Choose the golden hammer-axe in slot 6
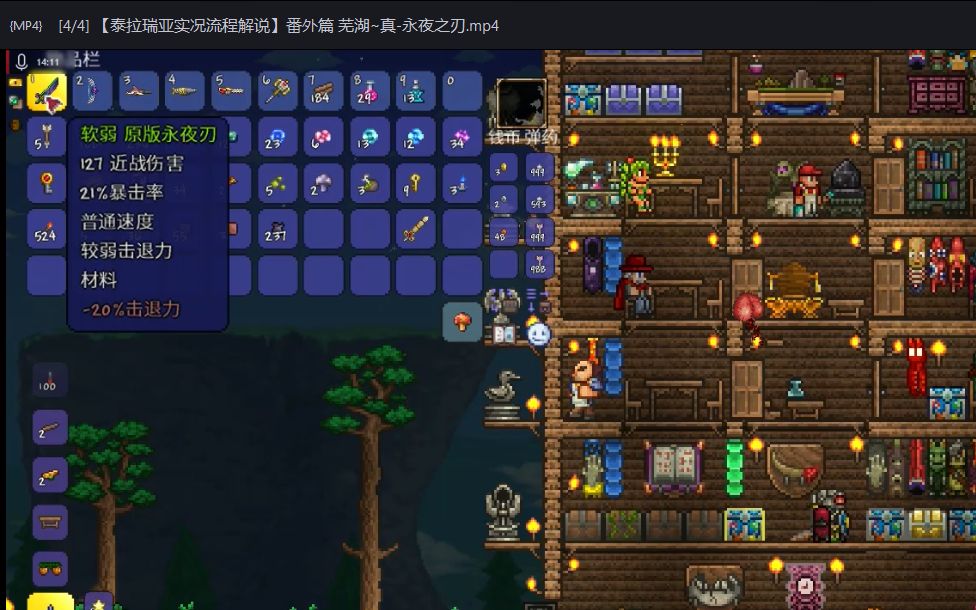This screenshot has height=610, width=976. point(278,92)
